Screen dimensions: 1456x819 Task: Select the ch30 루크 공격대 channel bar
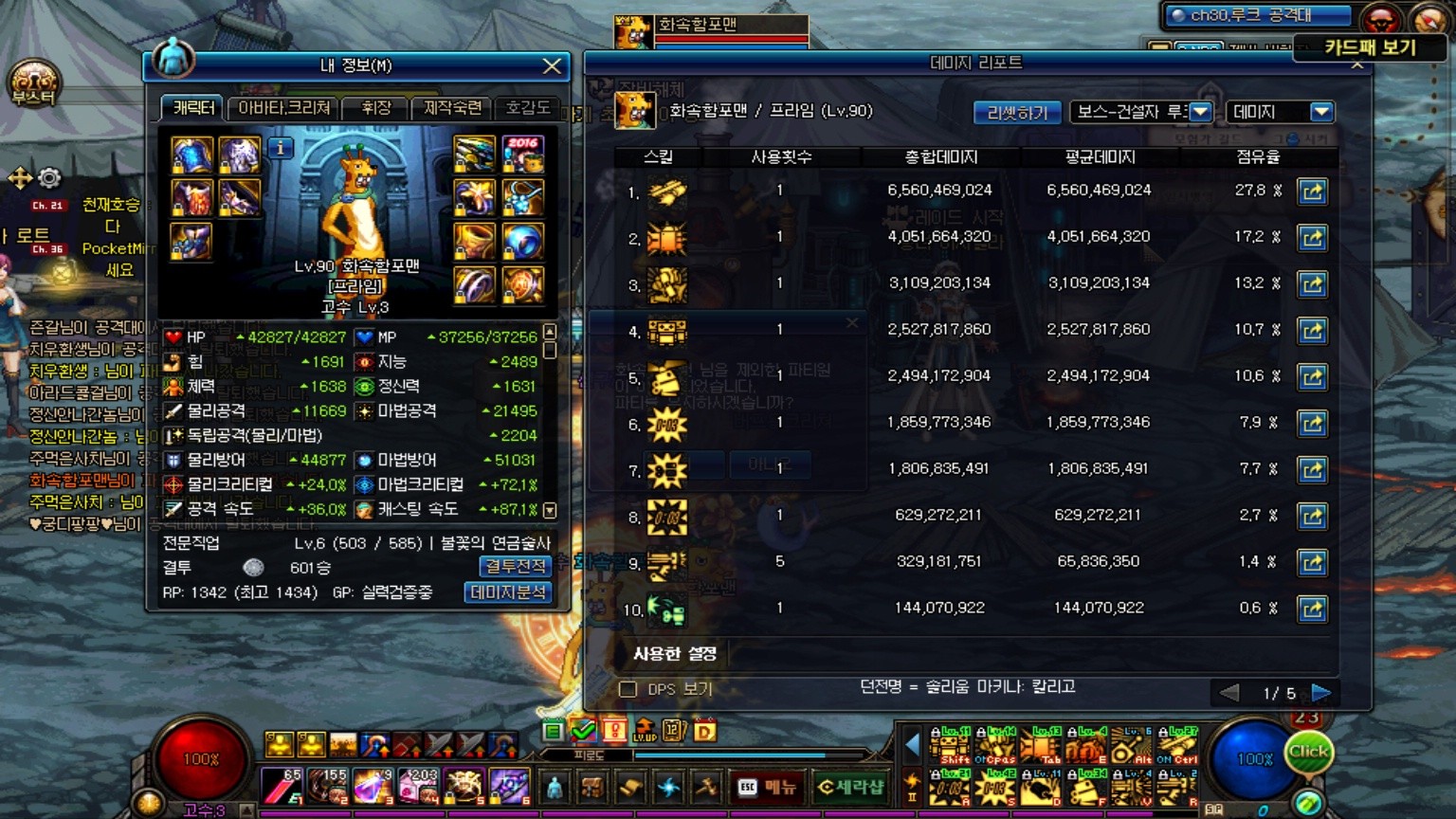(x=1258, y=15)
